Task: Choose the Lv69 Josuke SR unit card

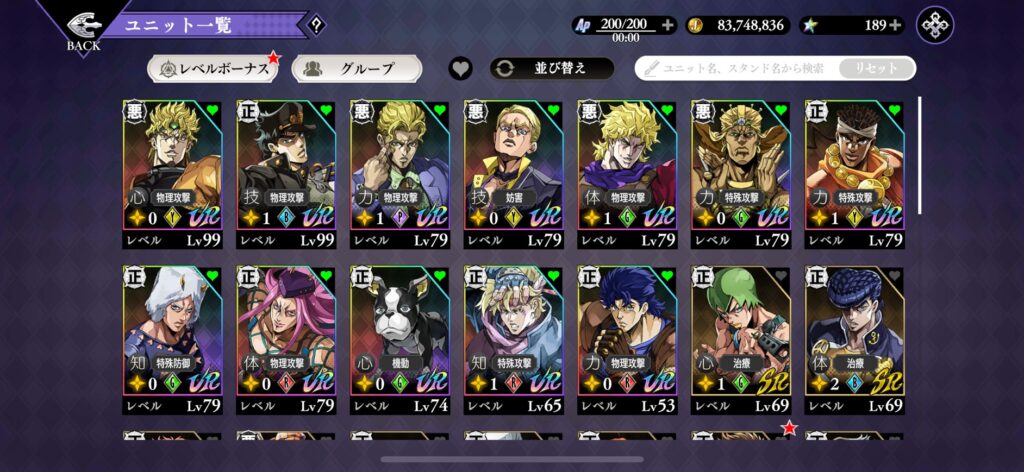Action: pos(854,340)
